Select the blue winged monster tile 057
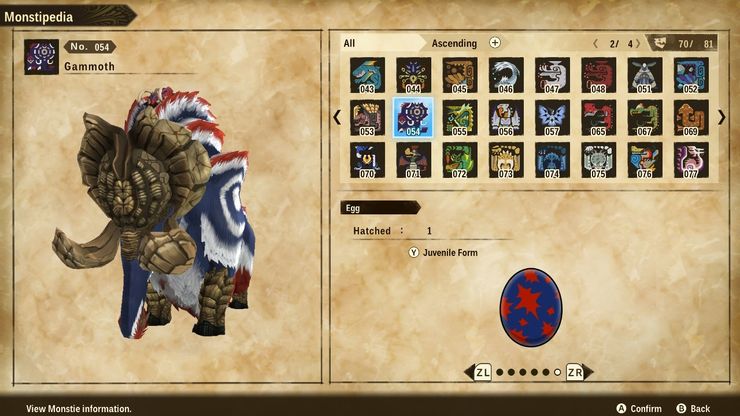The height and width of the screenshot is (416, 740). 552,118
